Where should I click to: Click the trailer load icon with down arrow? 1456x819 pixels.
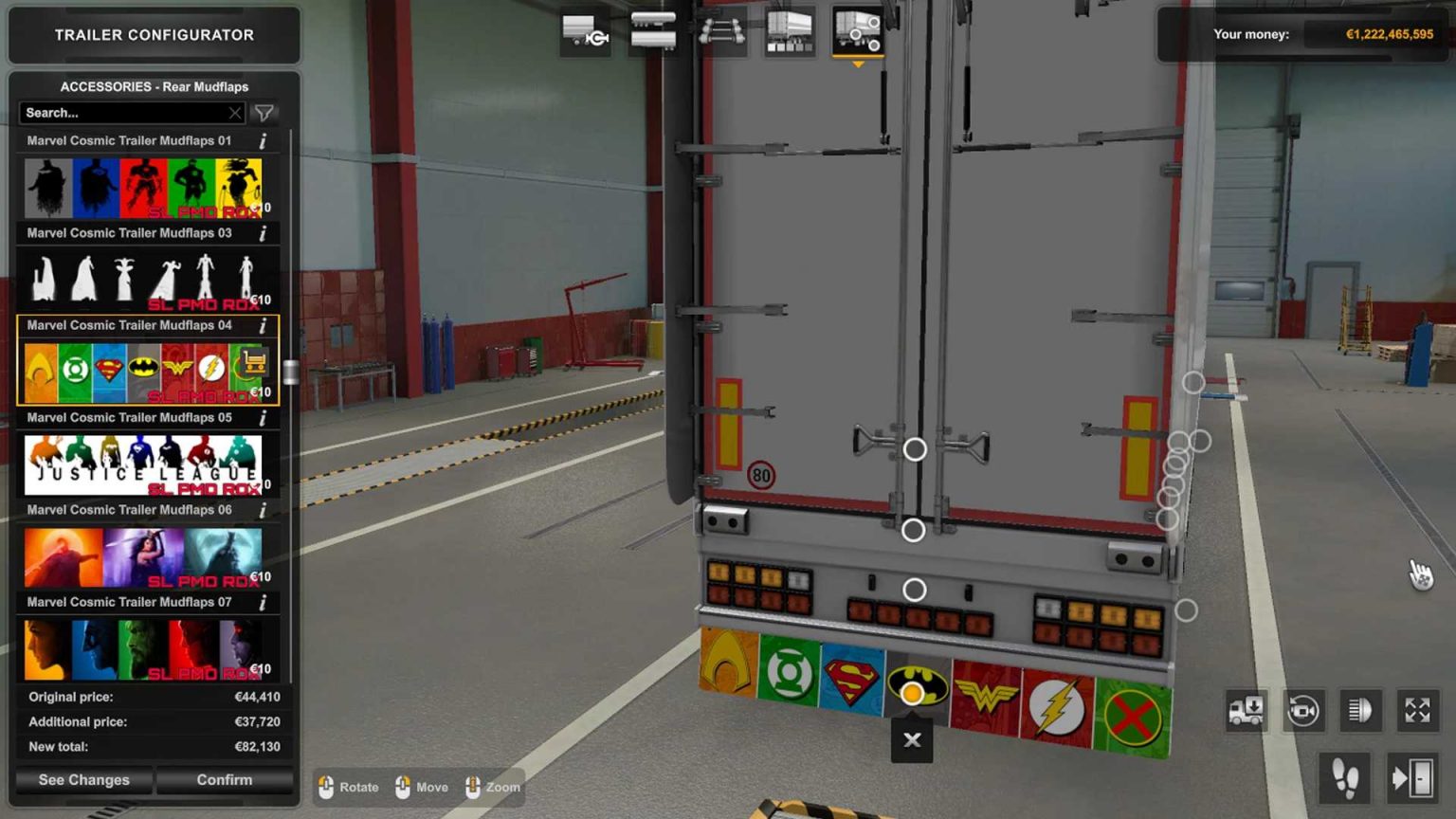click(x=1247, y=710)
